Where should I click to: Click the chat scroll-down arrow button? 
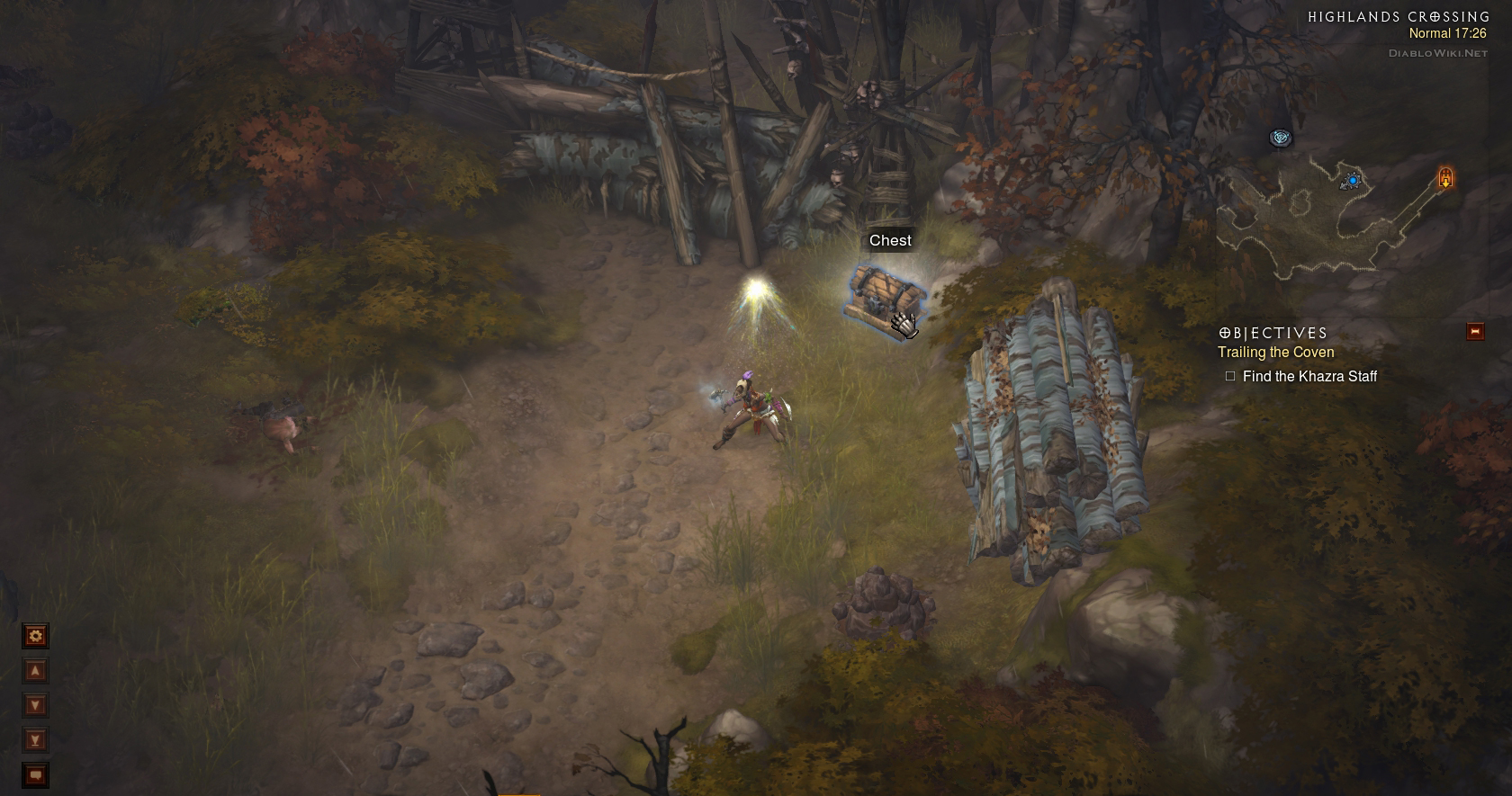pos(35,704)
